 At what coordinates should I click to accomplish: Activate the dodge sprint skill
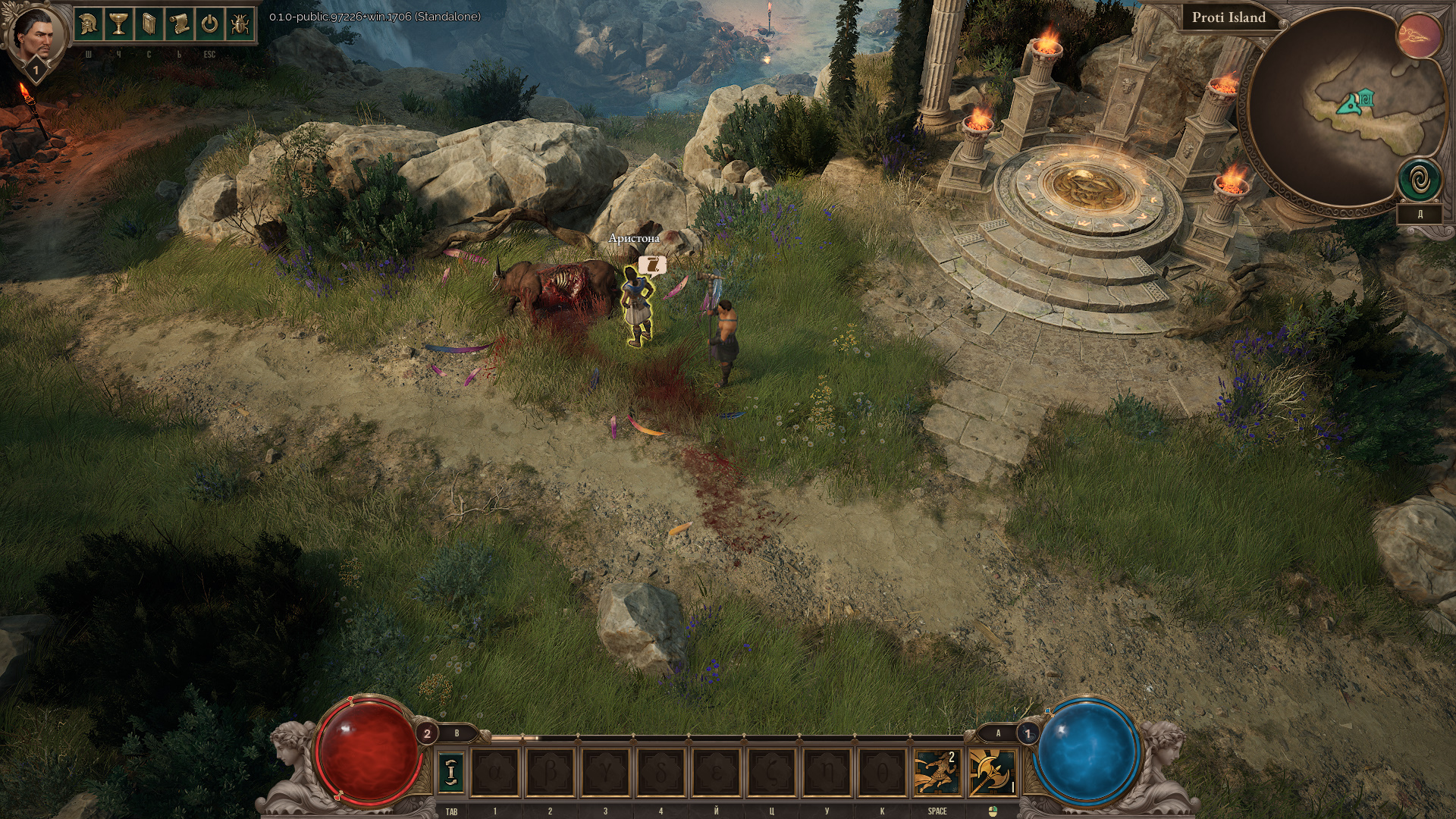click(937, 772)
